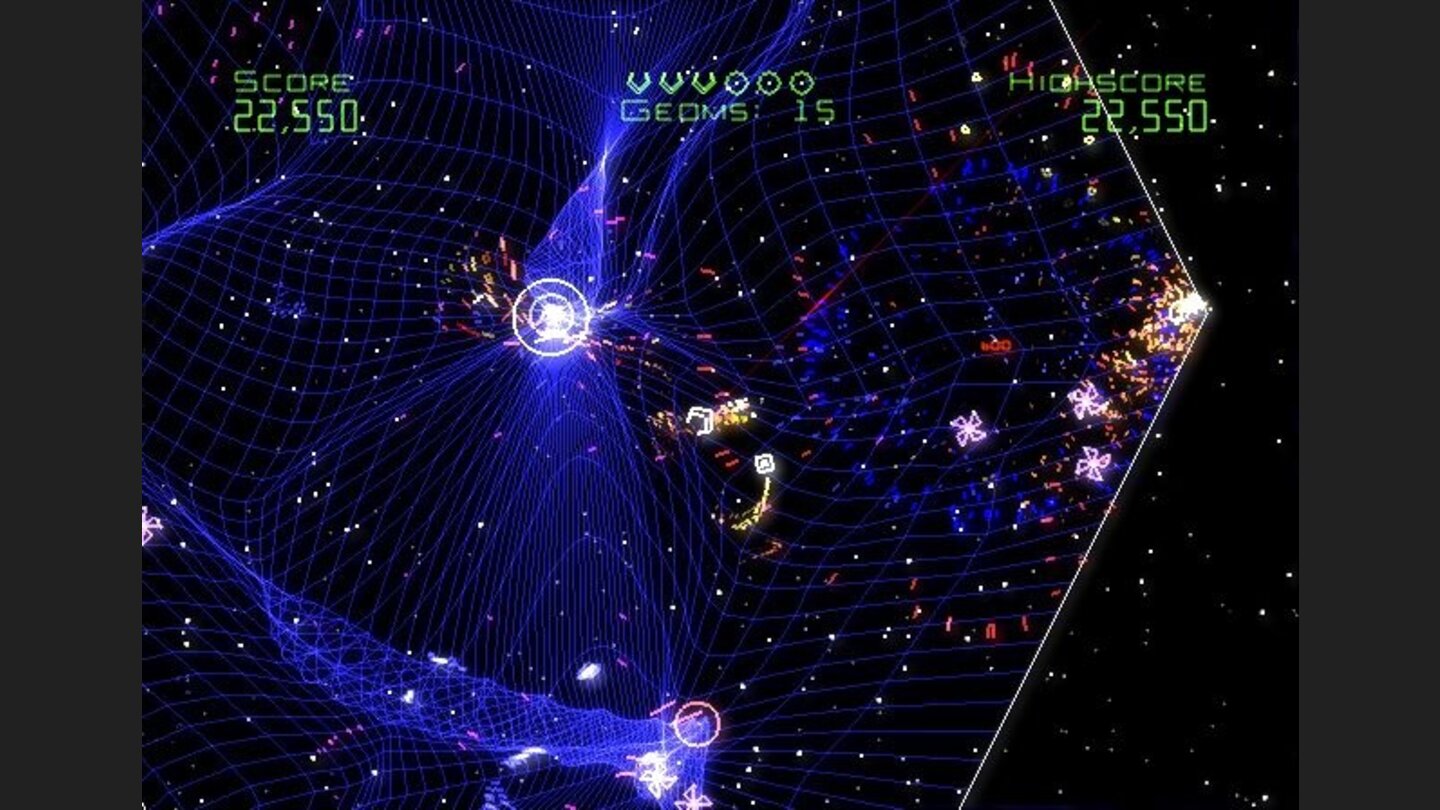Click the third green life ship icon
This screenshot has width=1440, height=810.
[706, 84]
